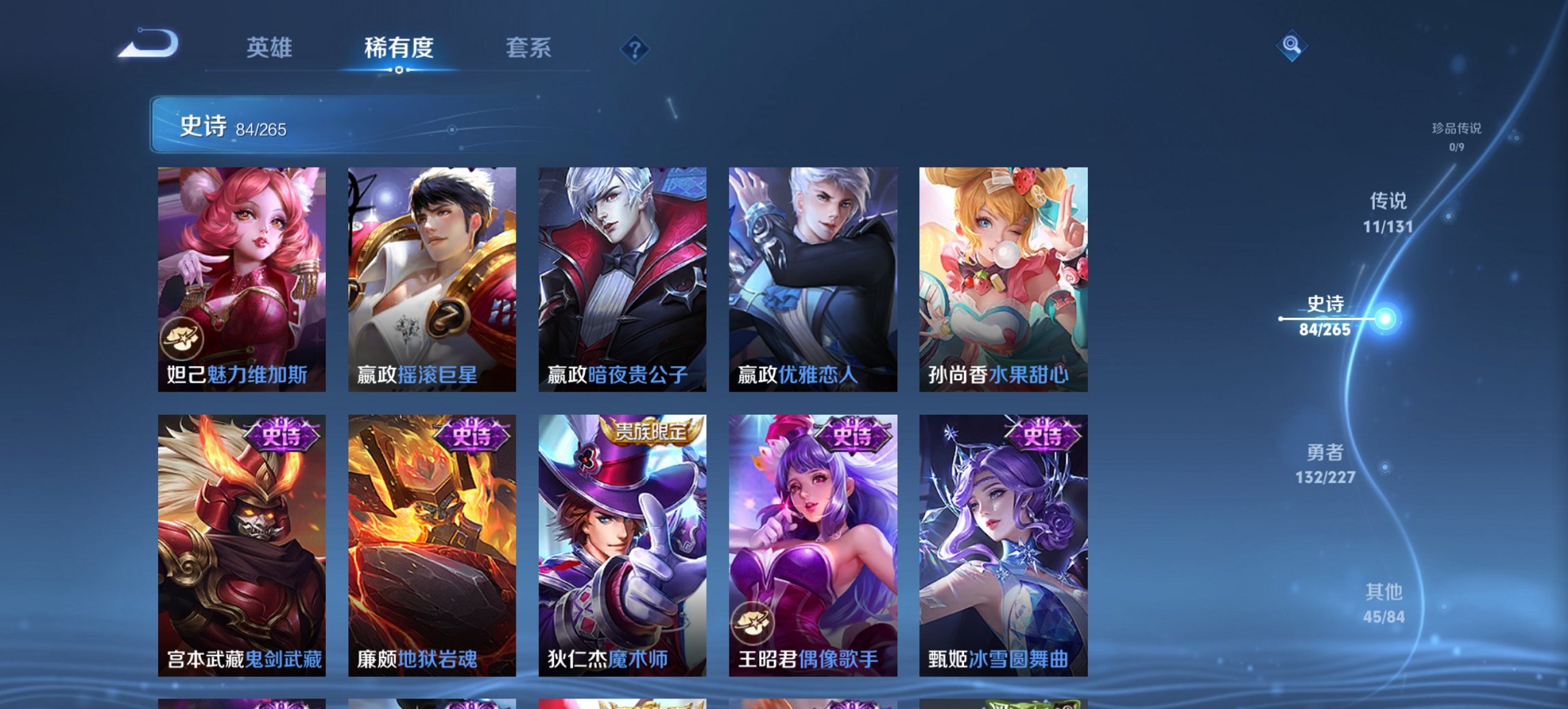The height and width of the screenshot is (709, 1568).
Task: Click the question mark help icon
Action: click(635, 49)
